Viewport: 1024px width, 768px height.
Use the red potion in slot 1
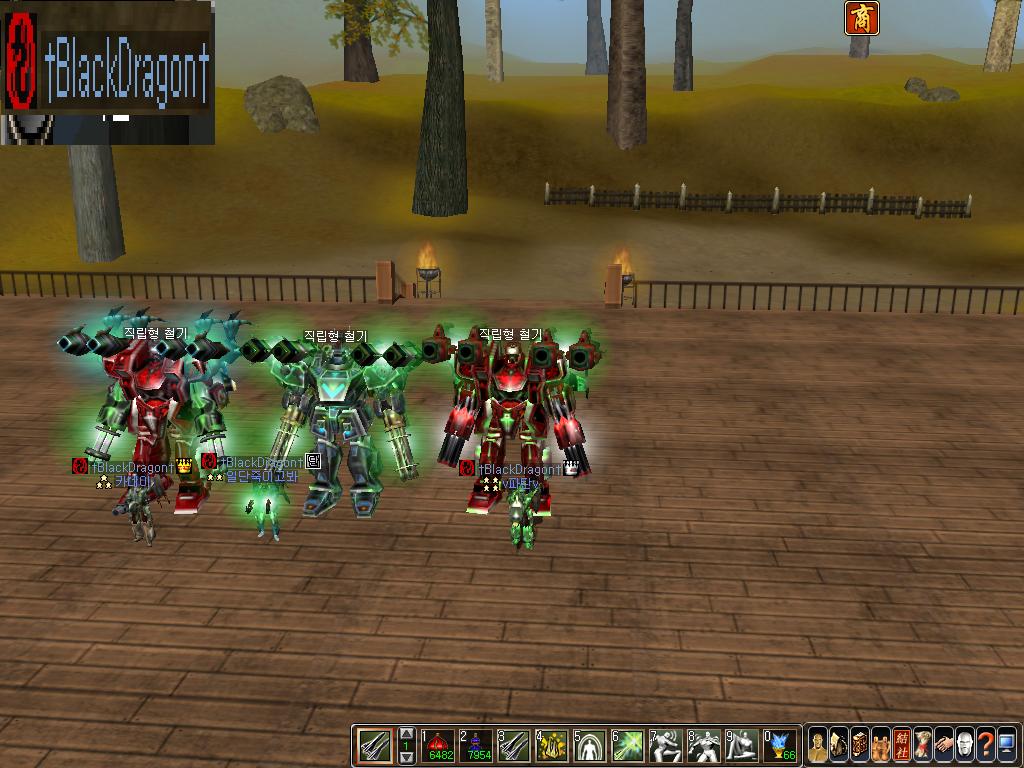pyautogui.click(x=438, y=745)
